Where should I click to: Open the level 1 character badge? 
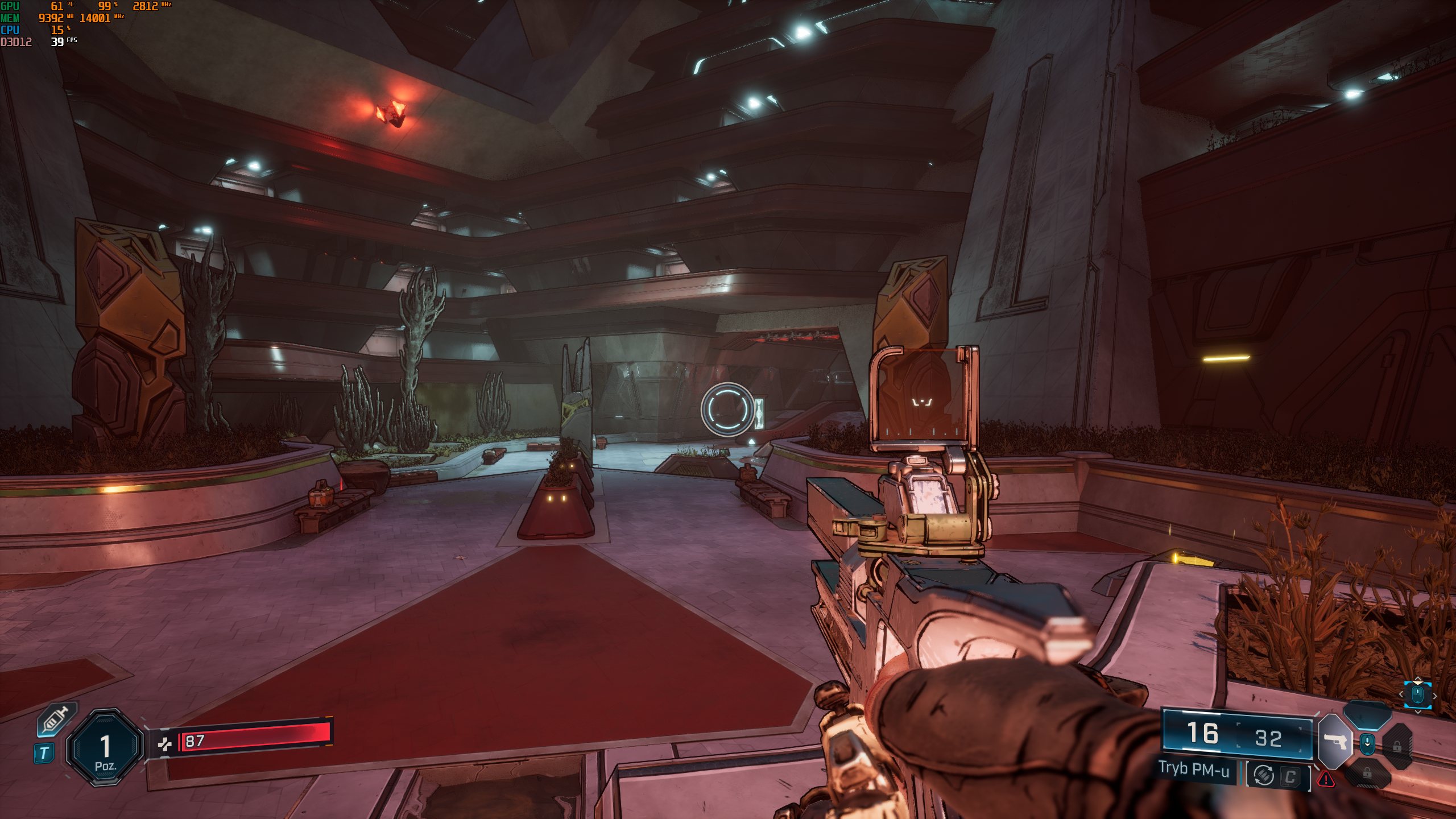point(105,747)
